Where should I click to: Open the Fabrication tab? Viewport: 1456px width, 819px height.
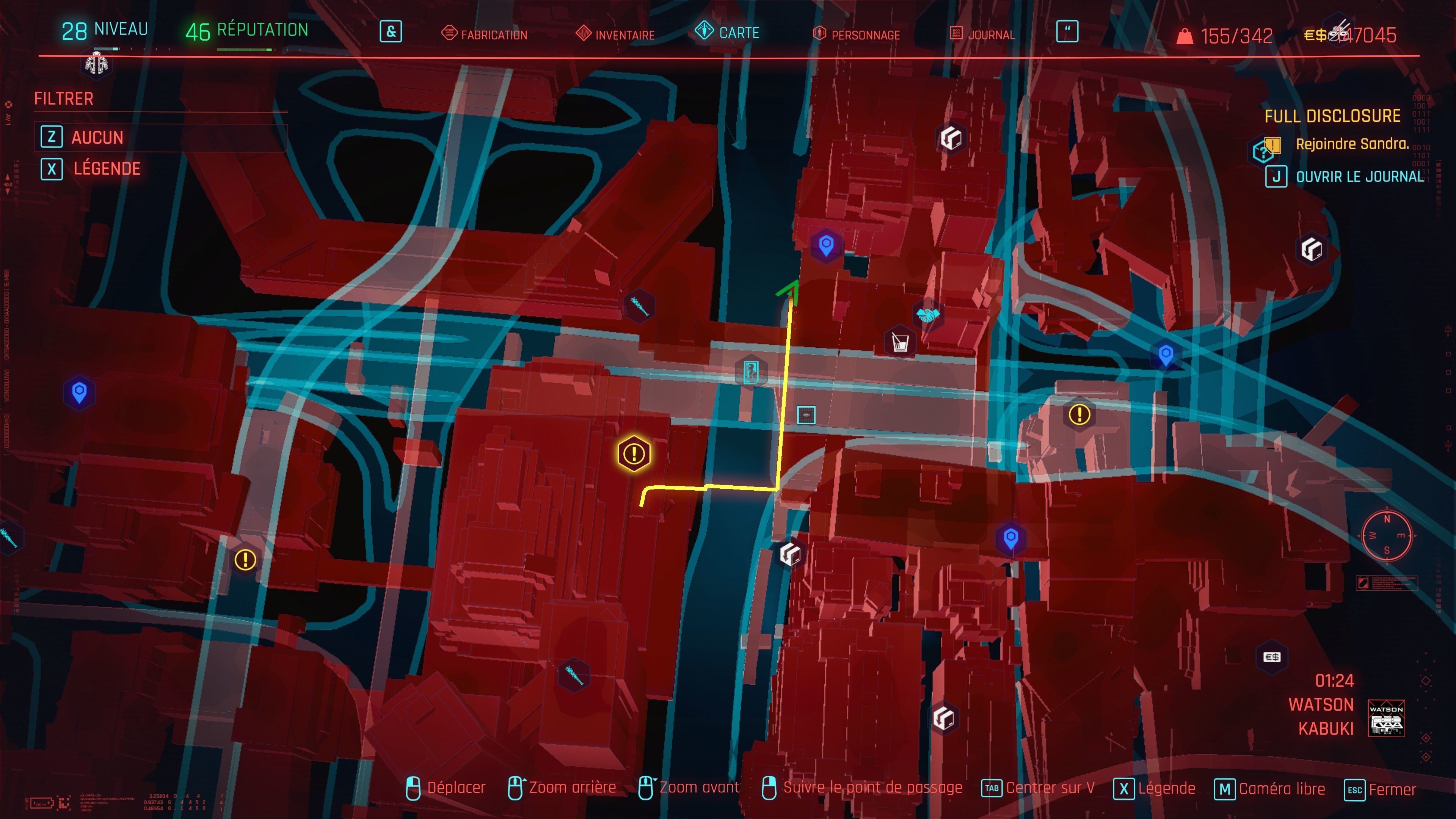pos(485,35)
